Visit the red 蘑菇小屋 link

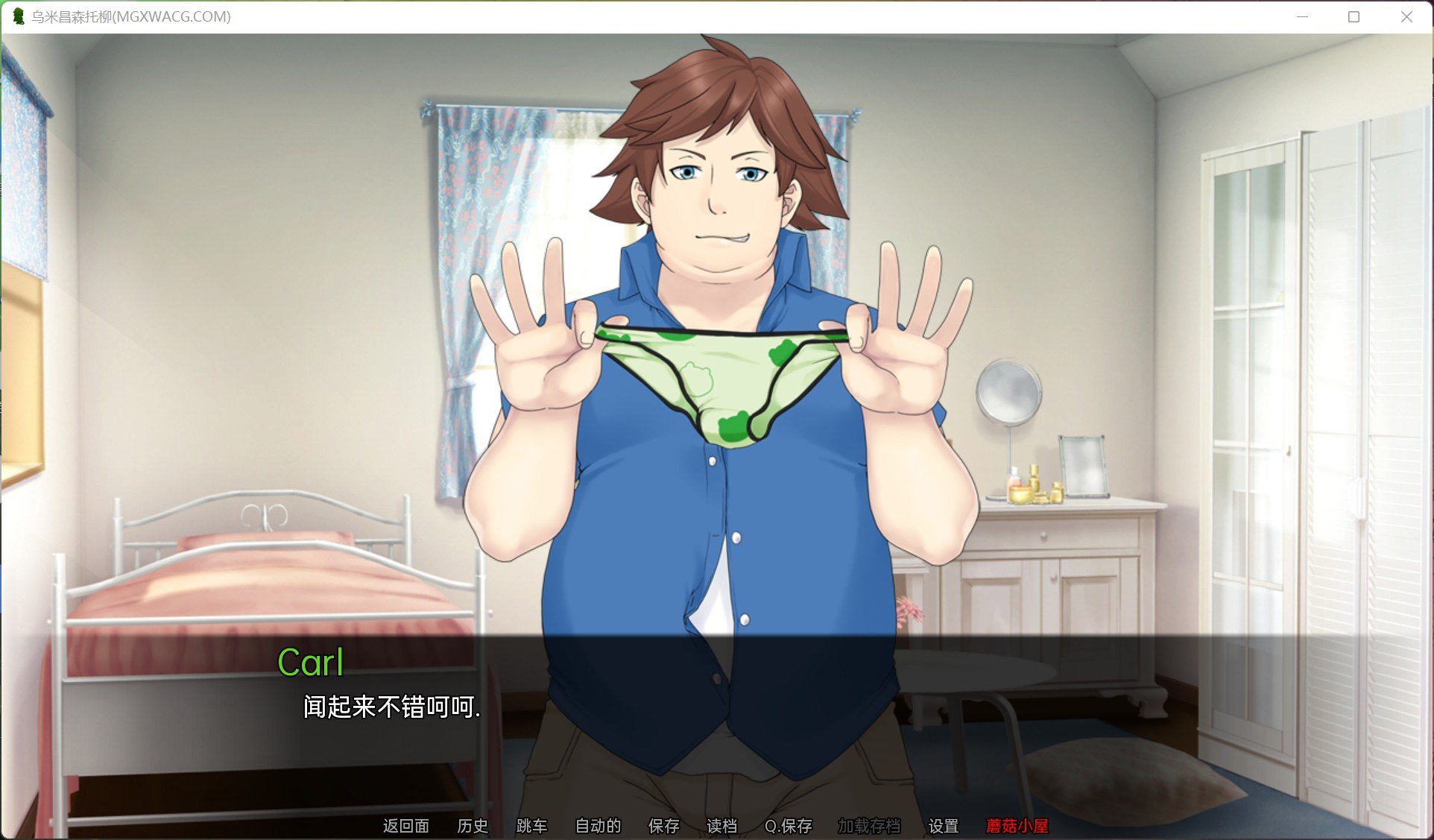[x=1018, y=826]
